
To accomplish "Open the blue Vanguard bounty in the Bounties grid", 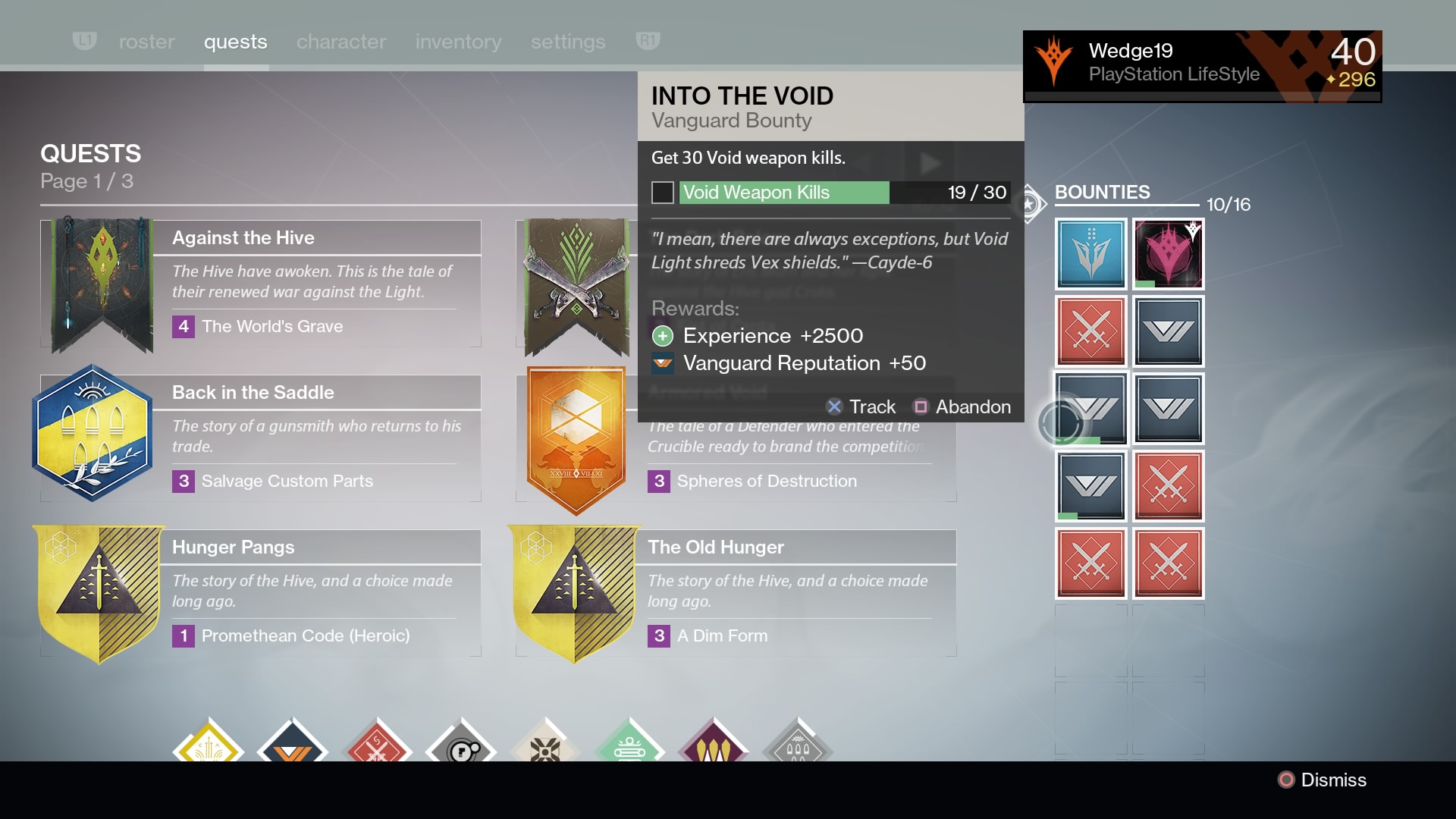I will click(1090, 254).
